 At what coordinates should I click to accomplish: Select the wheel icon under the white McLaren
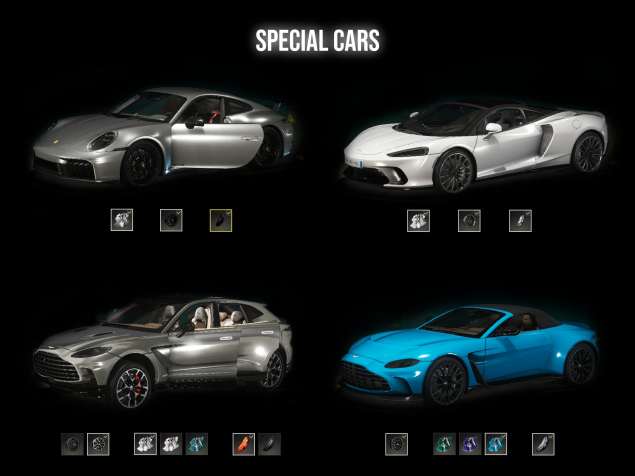tap(469, 220)
